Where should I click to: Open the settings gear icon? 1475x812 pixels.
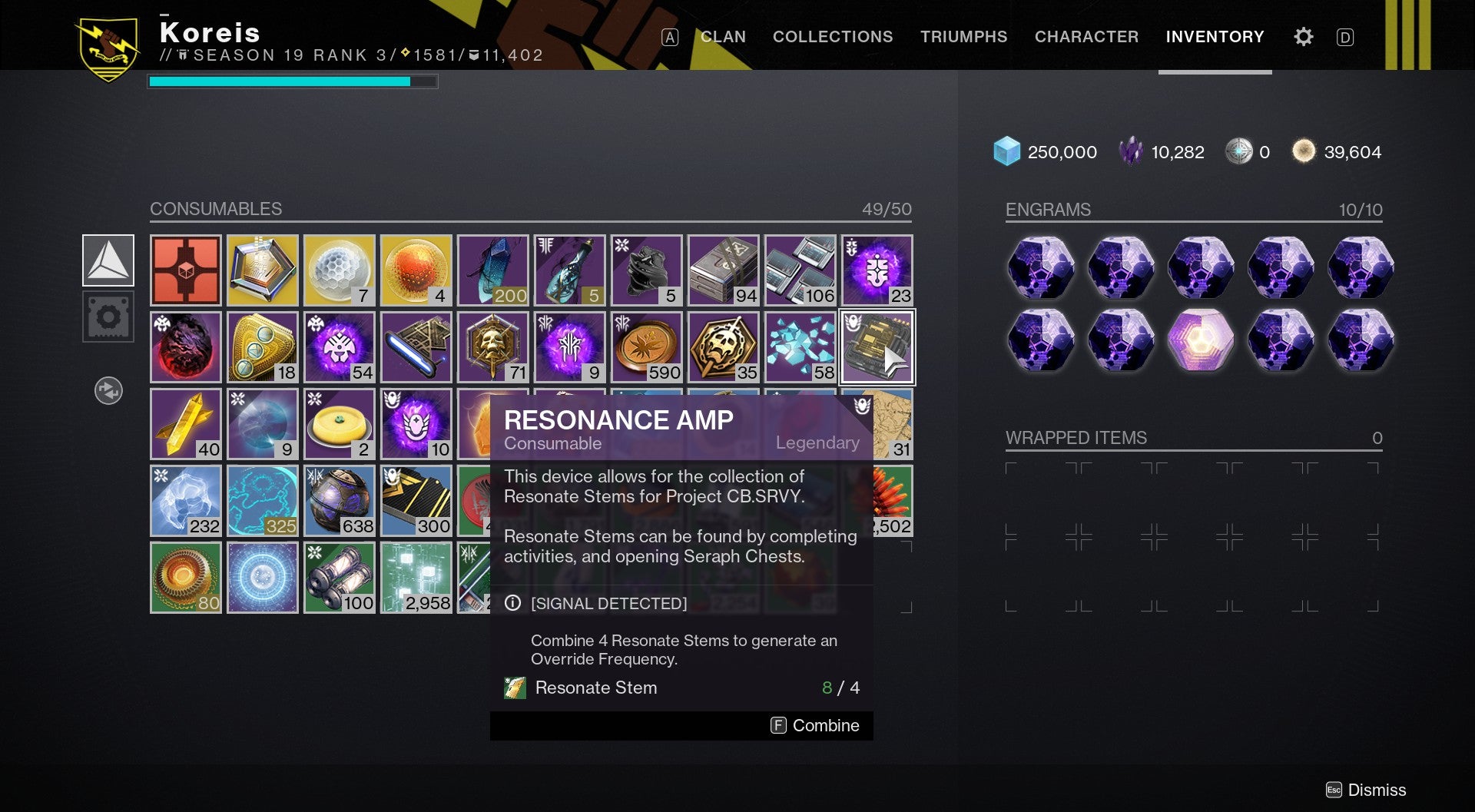click(1303, 36)
